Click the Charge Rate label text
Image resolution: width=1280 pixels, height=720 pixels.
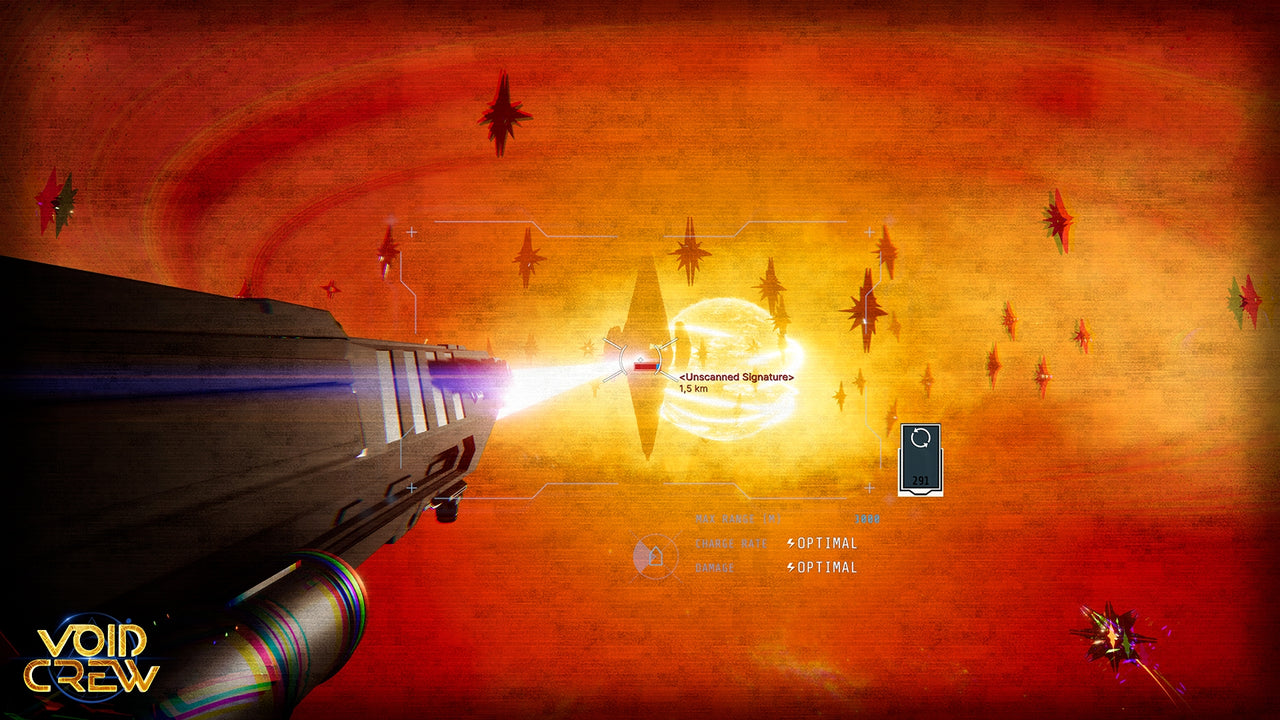pos(730,543)
